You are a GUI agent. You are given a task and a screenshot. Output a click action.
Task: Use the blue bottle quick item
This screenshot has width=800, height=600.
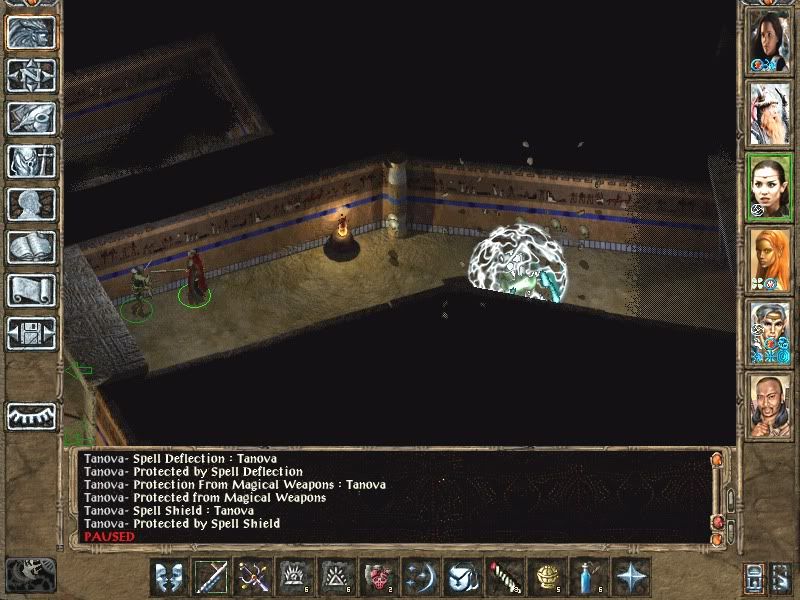[589, 577]
